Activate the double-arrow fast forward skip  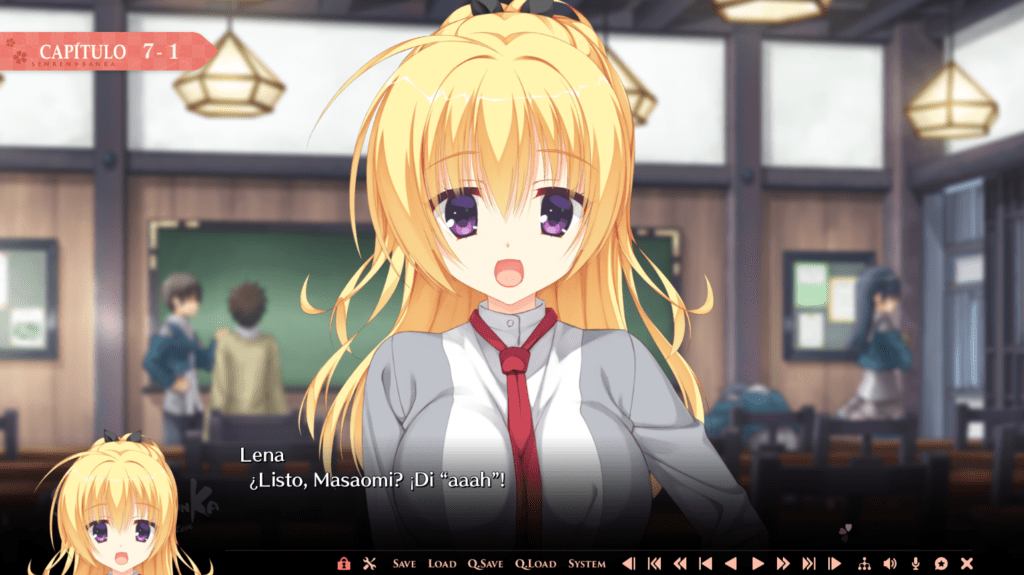783,564
